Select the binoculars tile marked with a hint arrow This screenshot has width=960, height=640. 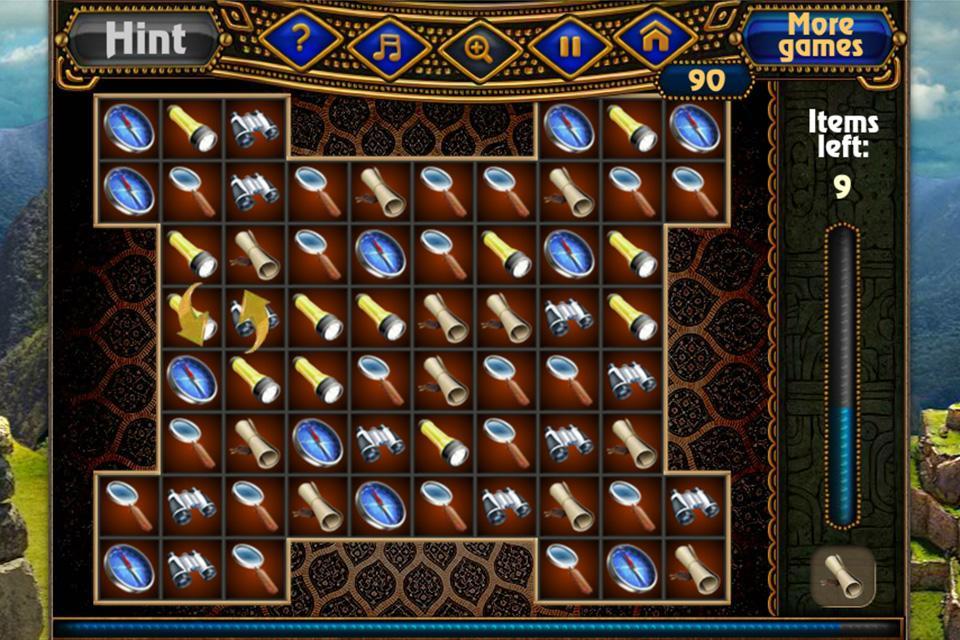pyautogui.click(x=254, y=316)
